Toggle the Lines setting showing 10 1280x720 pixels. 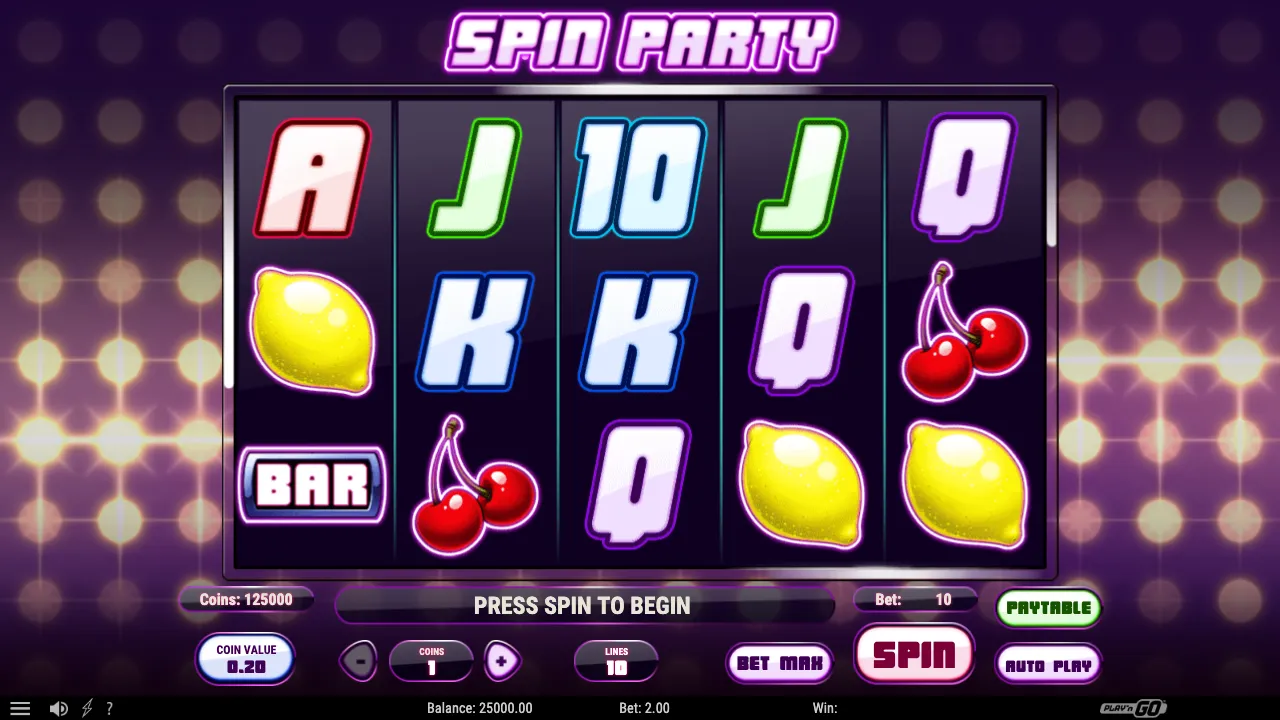(x=616, y=661)
